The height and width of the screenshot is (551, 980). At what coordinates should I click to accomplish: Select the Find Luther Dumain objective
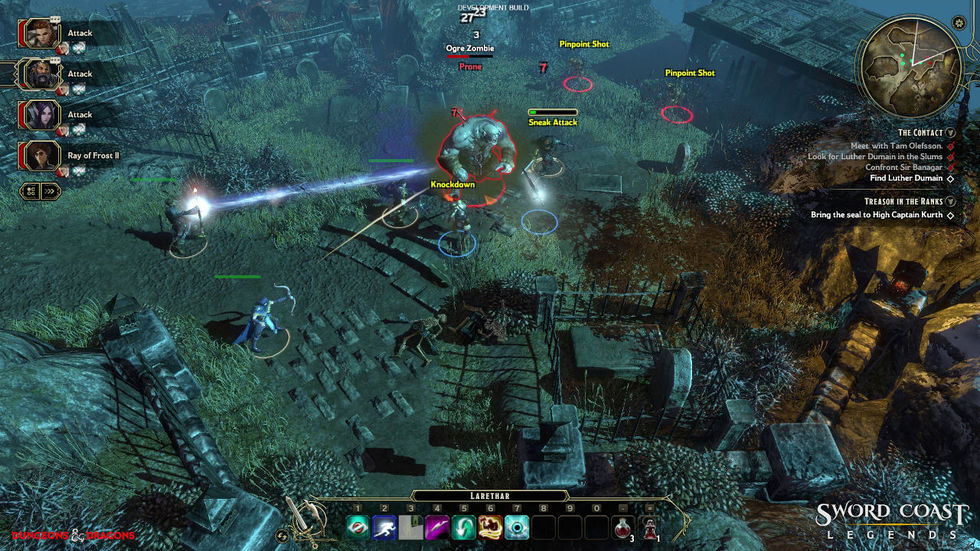pos(900,178)
